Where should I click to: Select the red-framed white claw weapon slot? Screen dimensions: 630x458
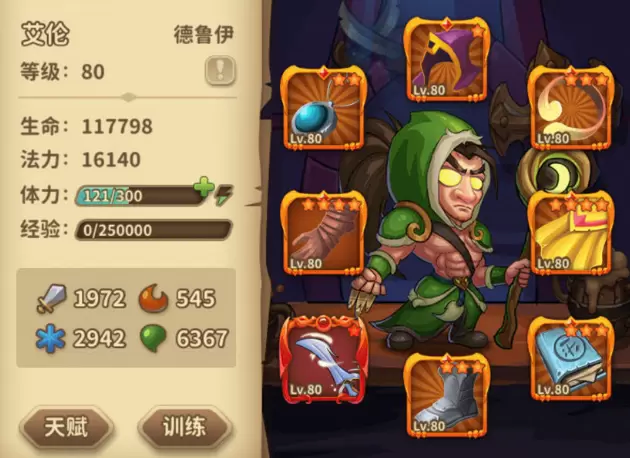pos(323,357)
